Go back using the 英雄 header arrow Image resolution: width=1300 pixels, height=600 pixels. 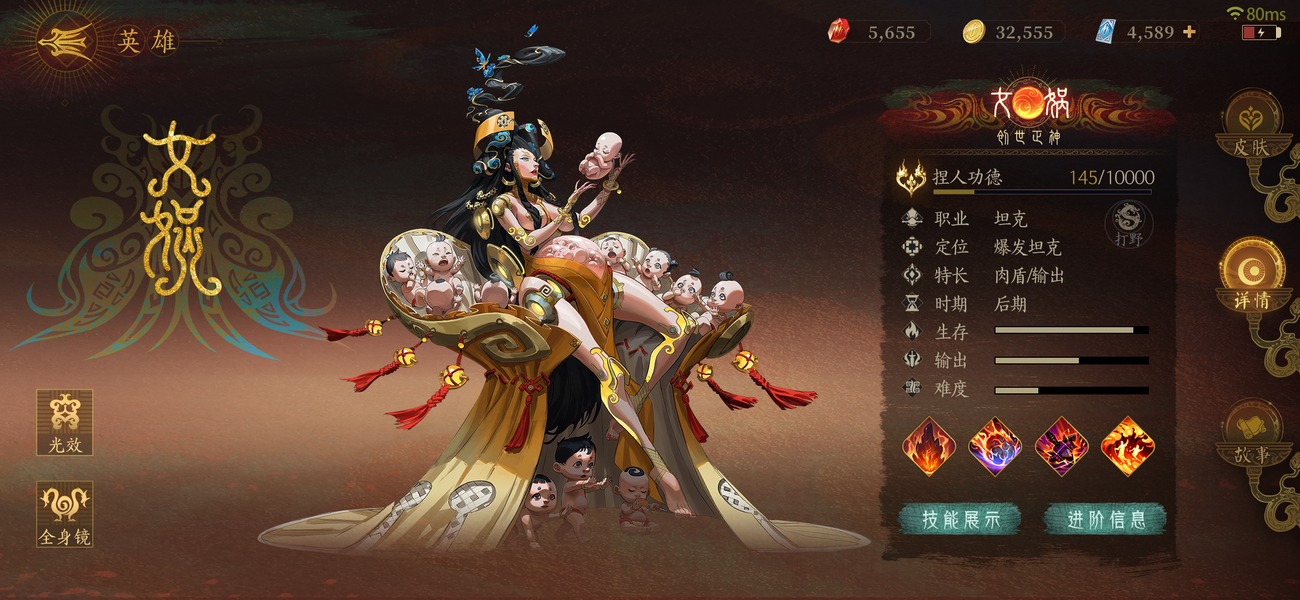click(67, 42)
